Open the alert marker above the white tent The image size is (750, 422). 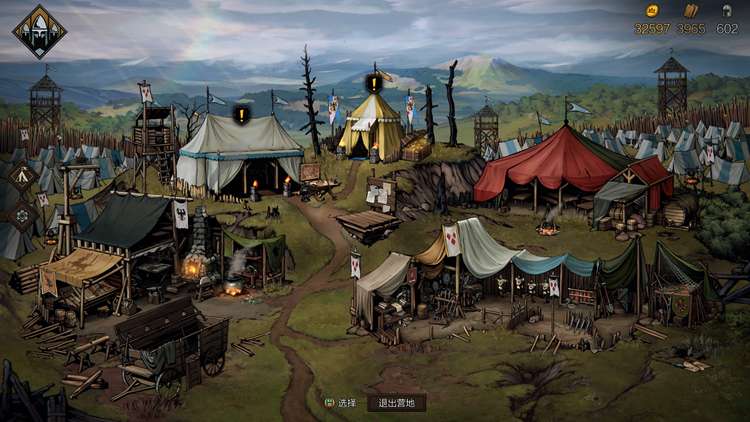coord(242,115)
